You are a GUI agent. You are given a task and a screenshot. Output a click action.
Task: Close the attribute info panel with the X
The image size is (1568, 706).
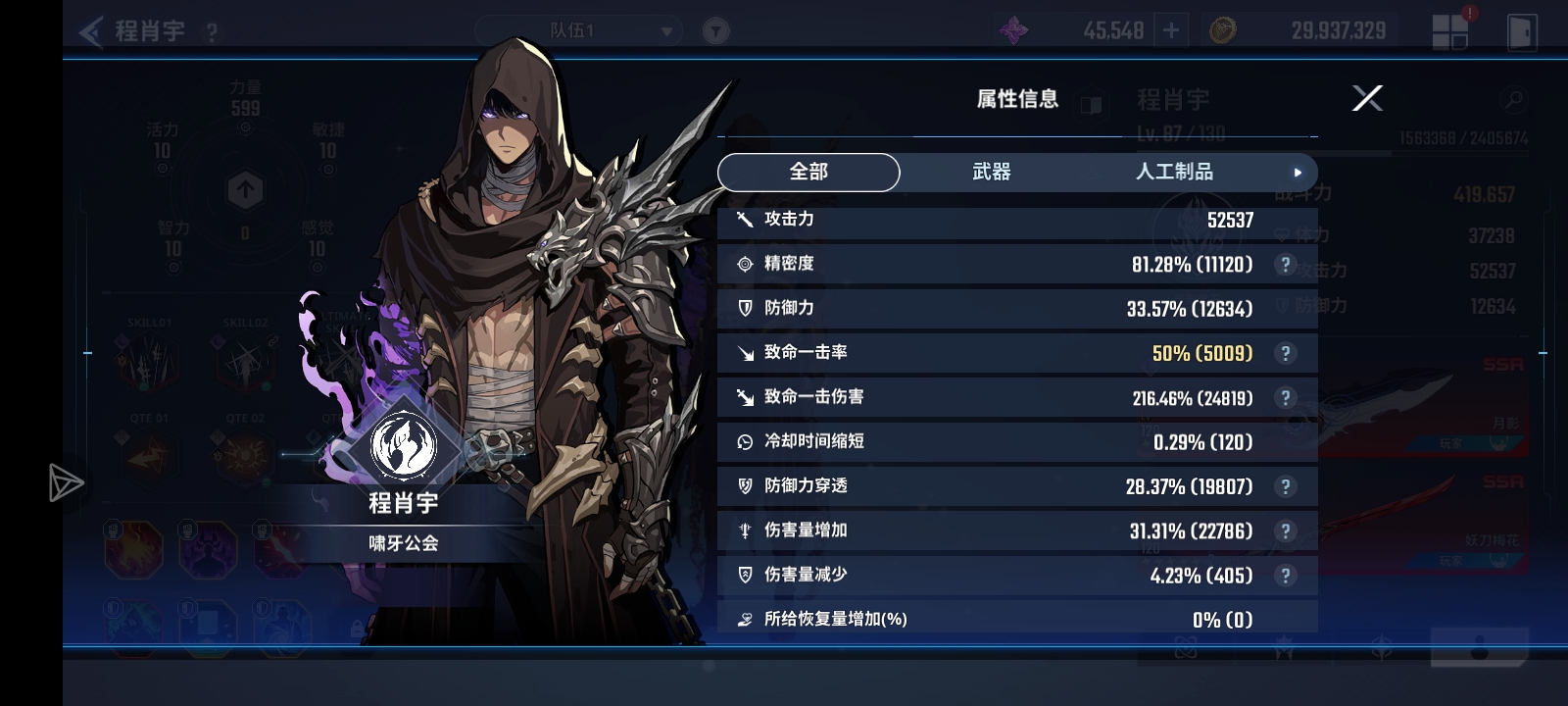point(1367,97)
